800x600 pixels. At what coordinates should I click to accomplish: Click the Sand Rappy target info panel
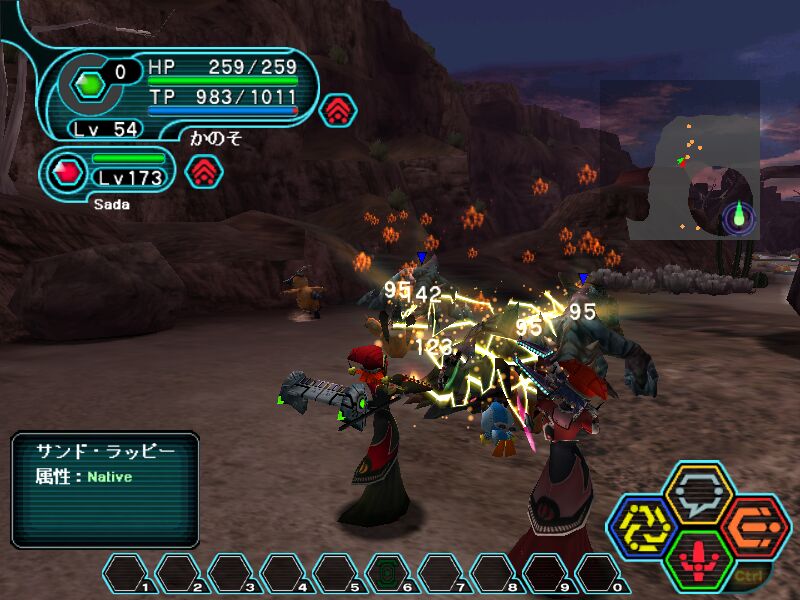coord(105,489)
